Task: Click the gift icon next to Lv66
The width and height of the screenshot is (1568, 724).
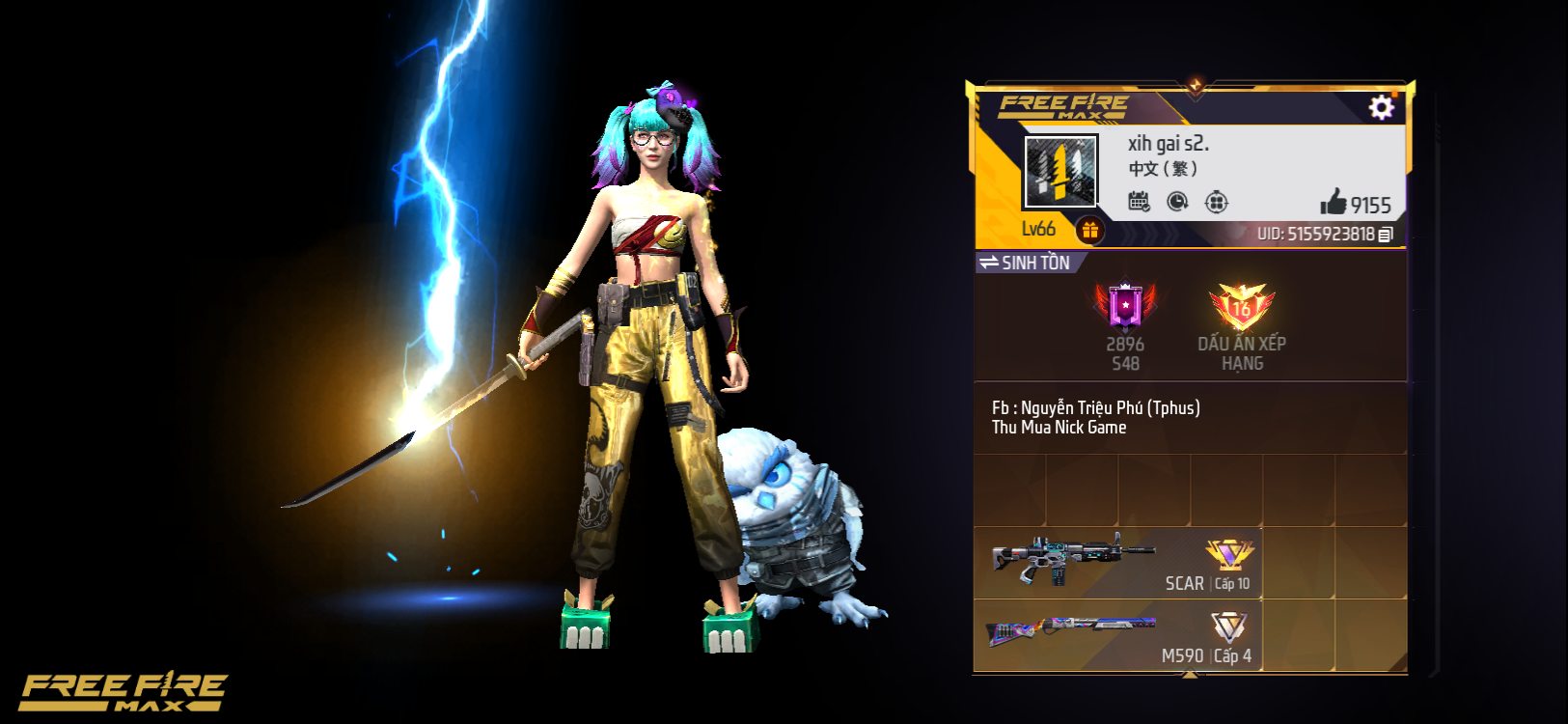Action: point(1090,229)
